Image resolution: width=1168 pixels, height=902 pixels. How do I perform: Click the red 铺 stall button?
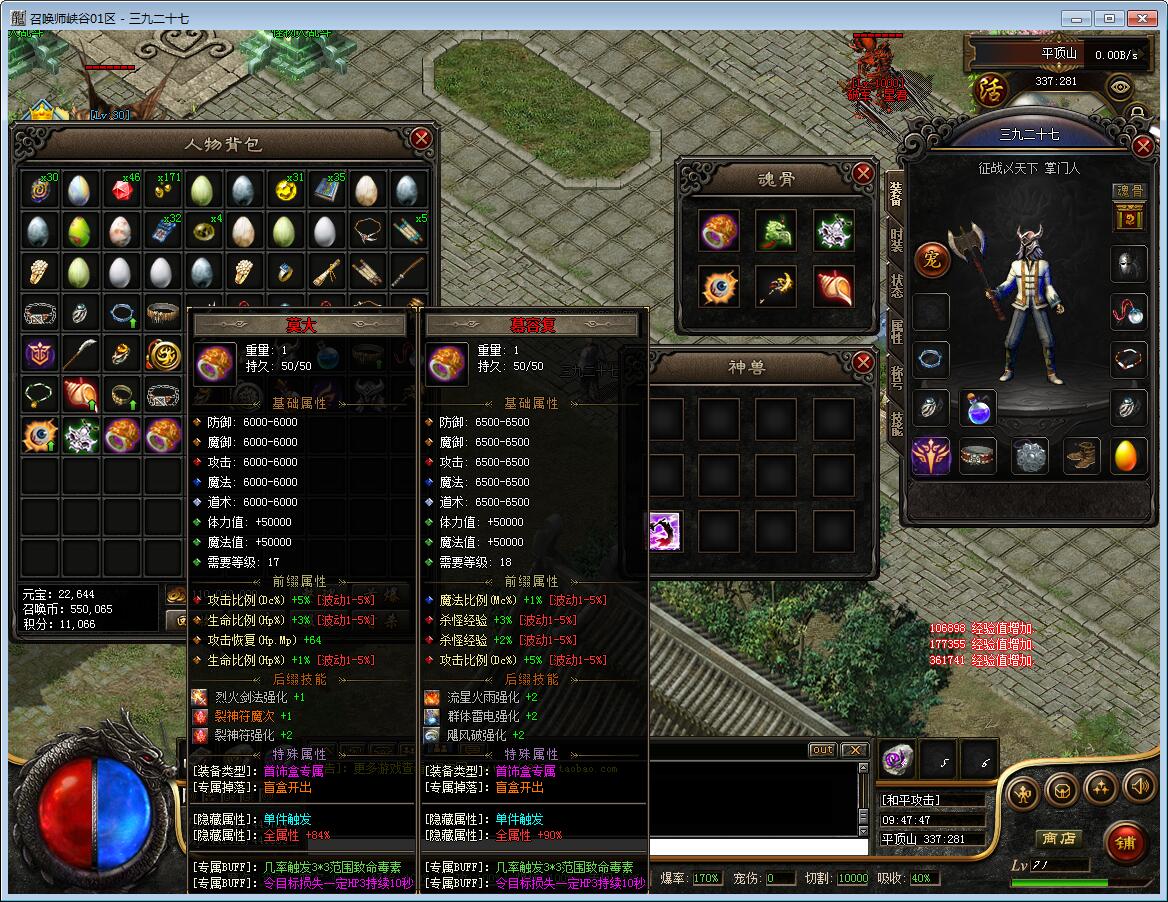1126,844
